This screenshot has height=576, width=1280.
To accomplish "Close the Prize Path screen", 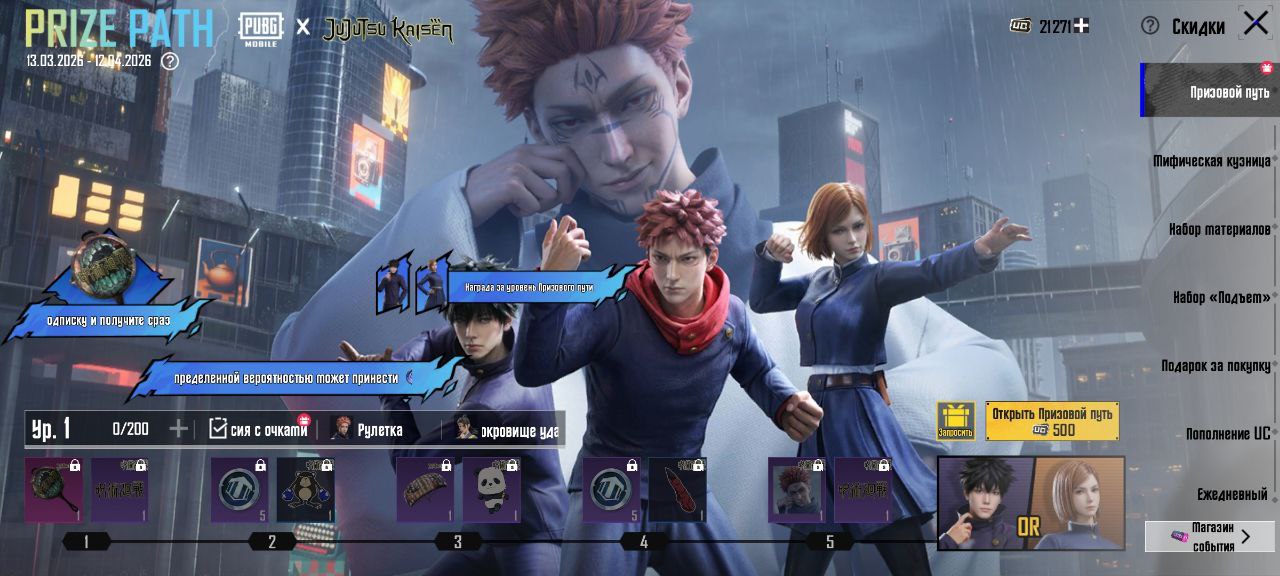I will [1256, 23].
